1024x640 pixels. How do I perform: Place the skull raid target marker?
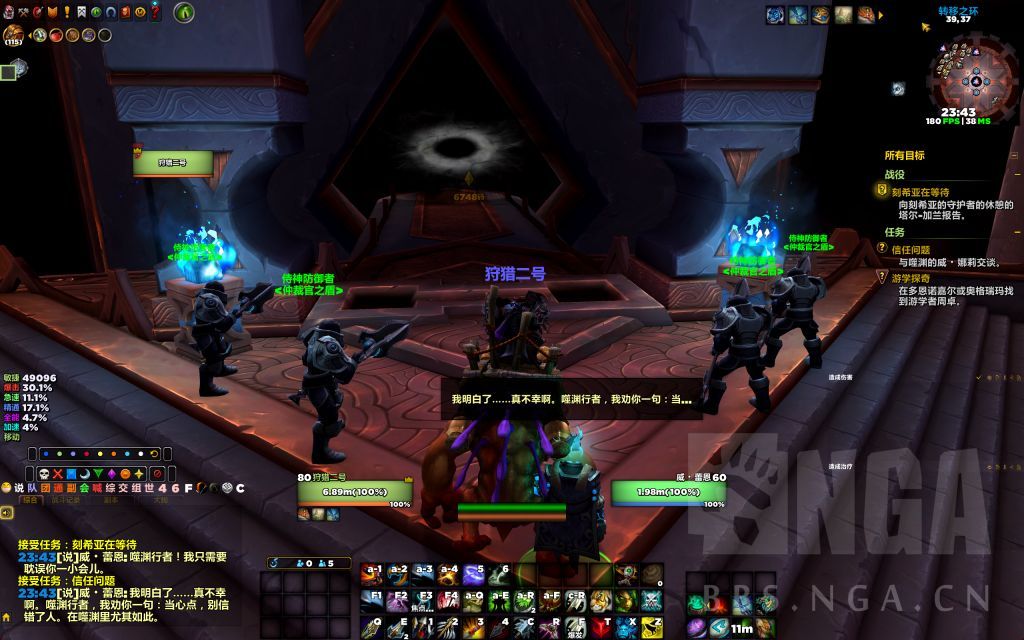click(45, 473)
